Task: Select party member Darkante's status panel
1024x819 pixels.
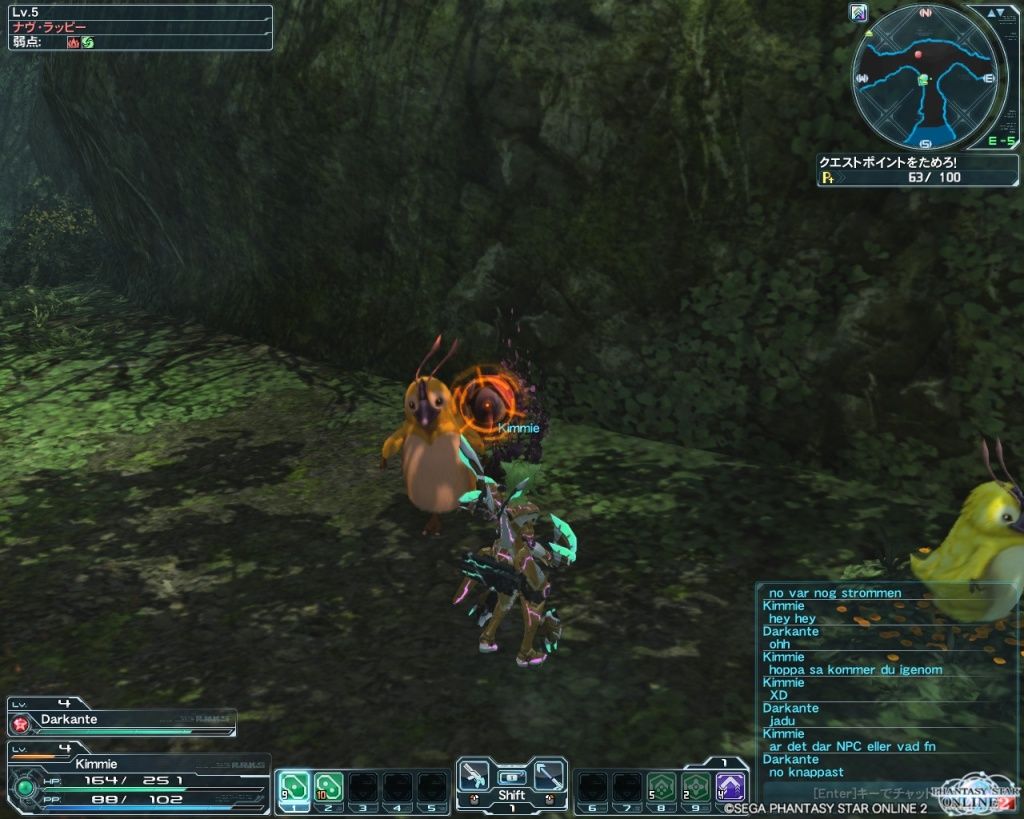Action: point(122,721)
